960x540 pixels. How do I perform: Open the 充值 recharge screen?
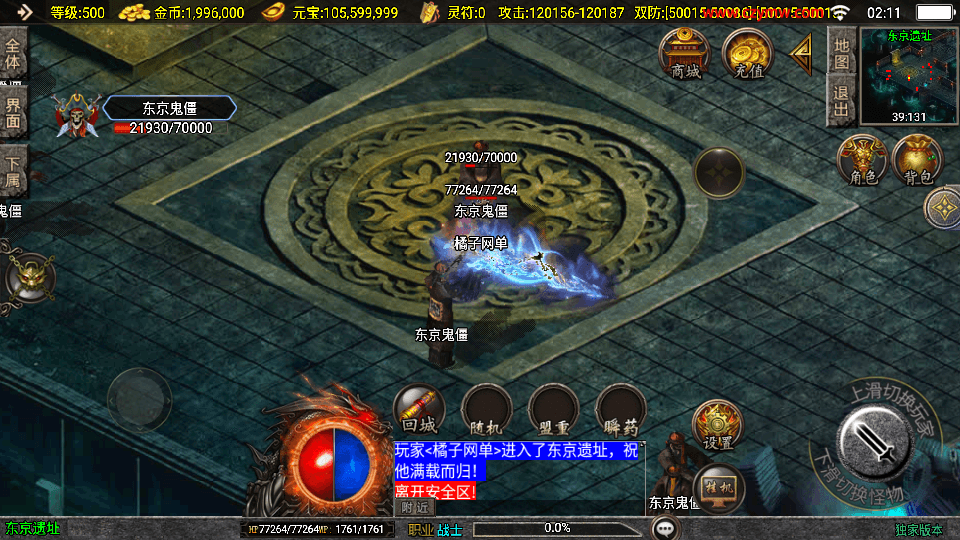[x=748, y=54]
